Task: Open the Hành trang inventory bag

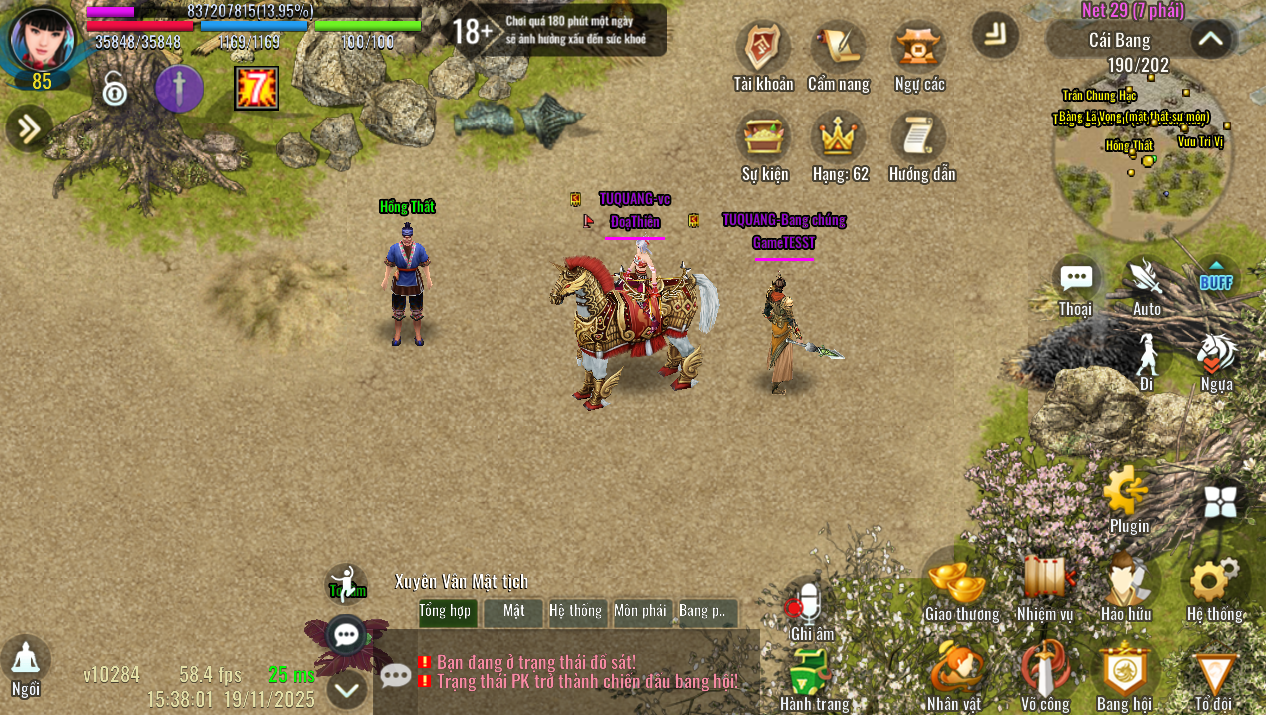Action: (x=812, y=672)
